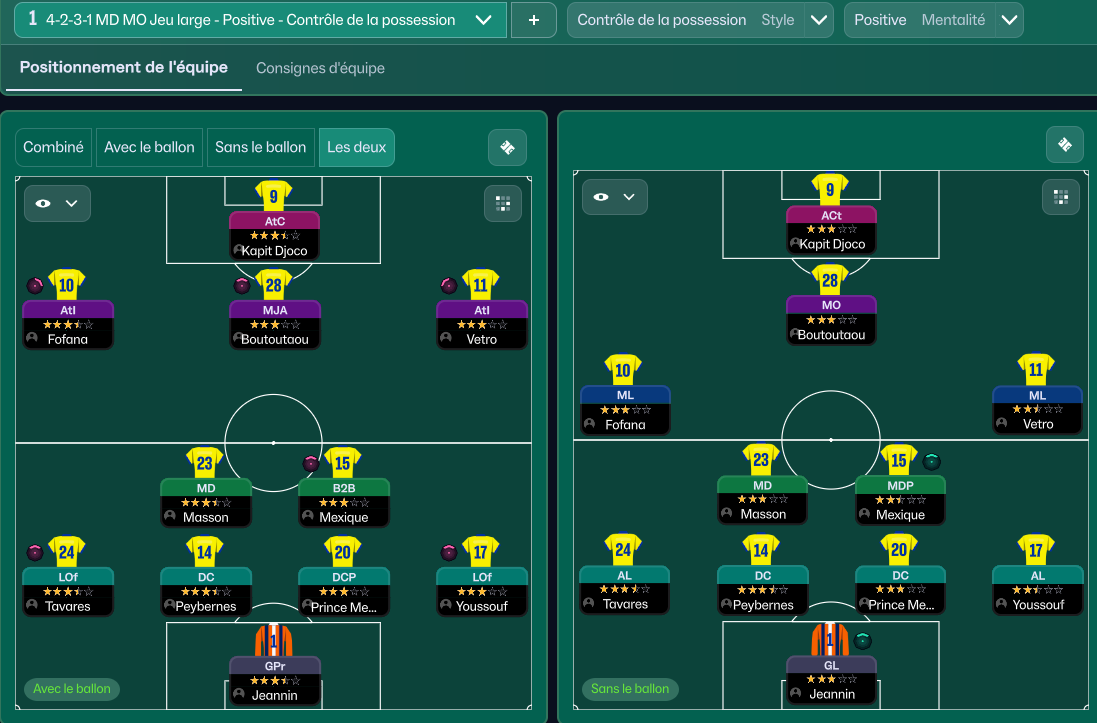1097x723 pixels.
Task: Open the 4-2-3-1 tactic dropdown
Action: [x=483, y=20]
